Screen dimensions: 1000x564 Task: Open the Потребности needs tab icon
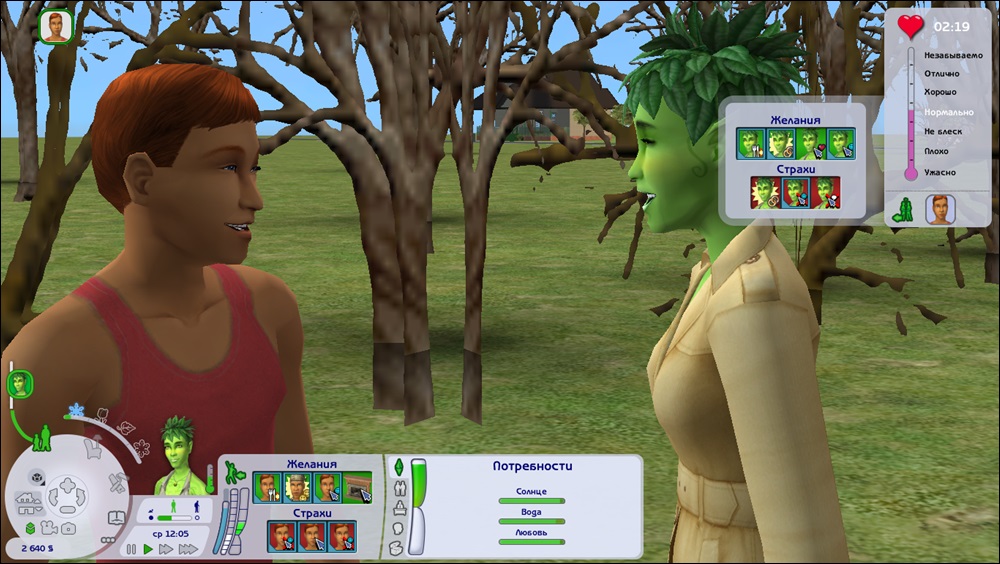point(397,468)
